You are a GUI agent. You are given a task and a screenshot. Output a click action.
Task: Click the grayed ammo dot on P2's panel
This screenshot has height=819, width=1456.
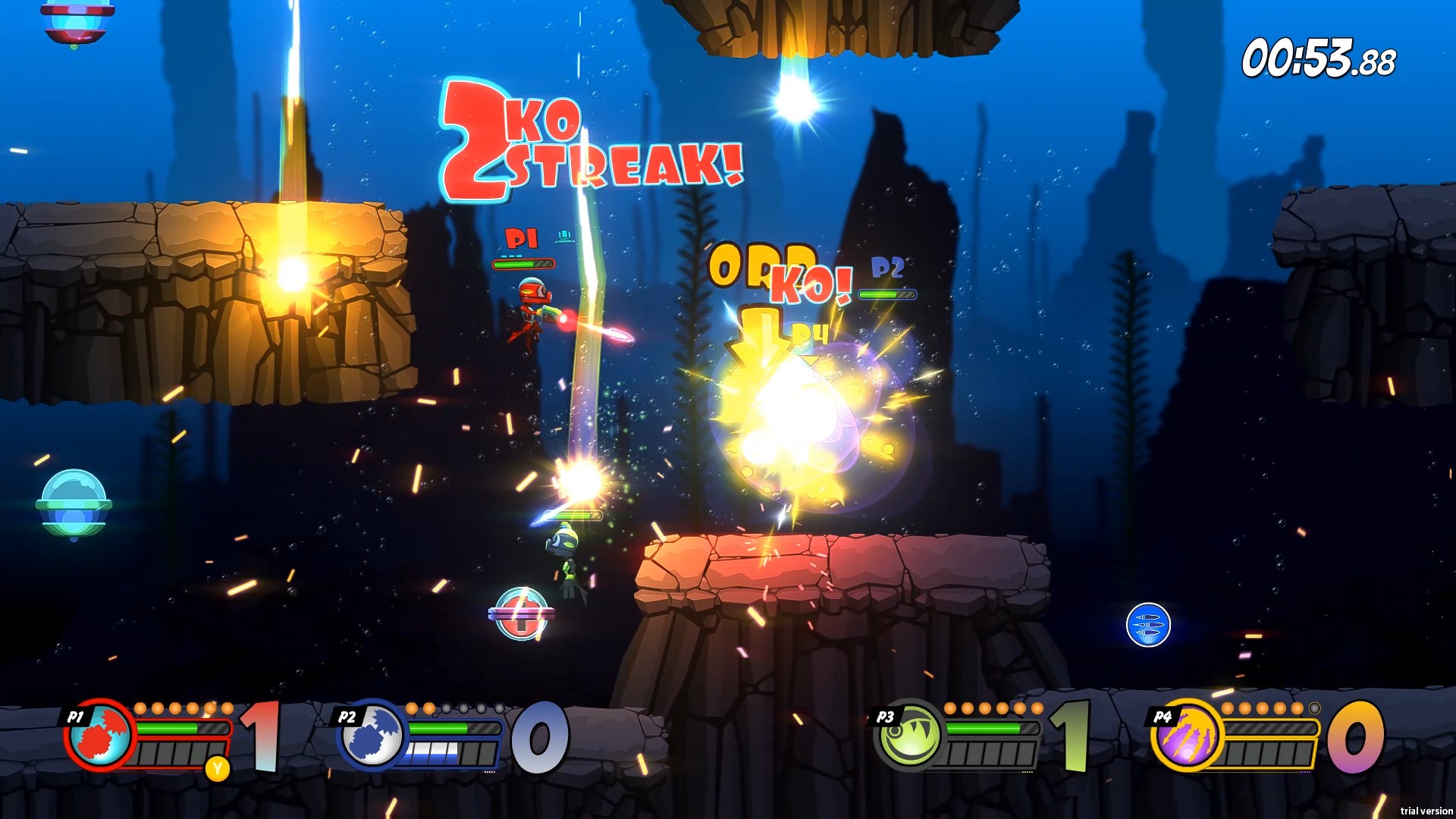click(x=447, y=708)
